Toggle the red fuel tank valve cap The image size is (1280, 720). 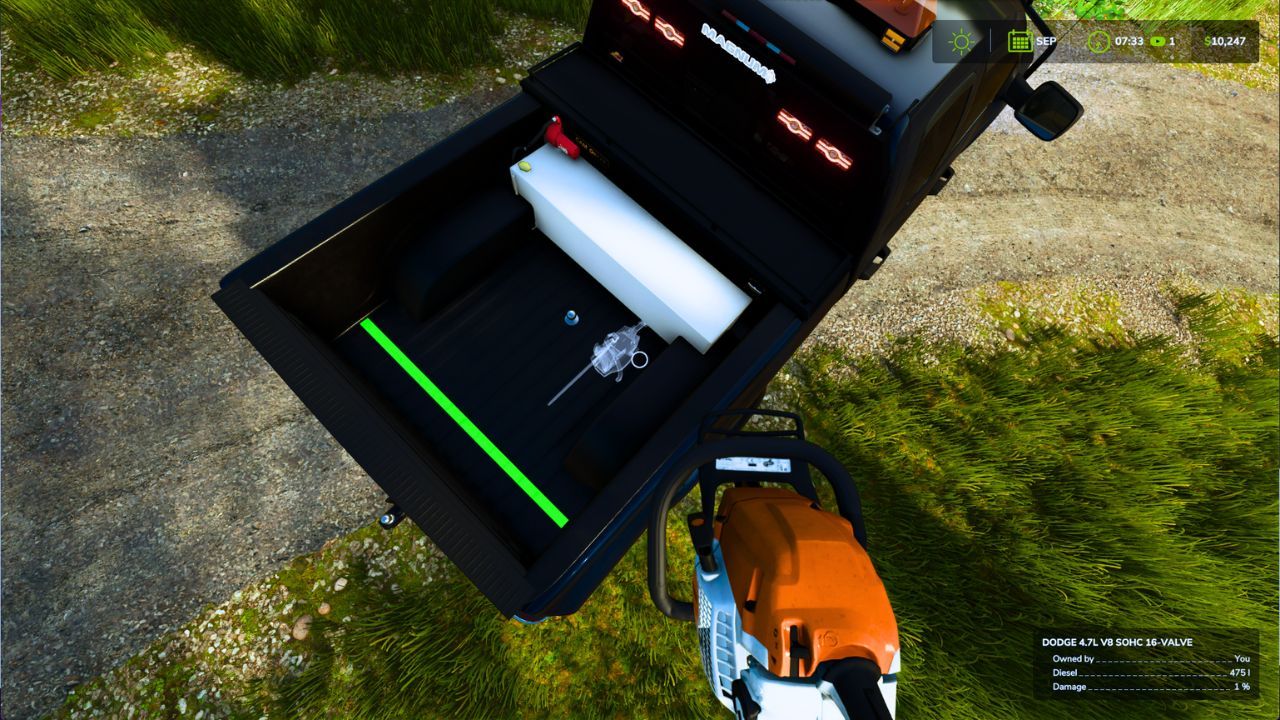pos(560,140)
